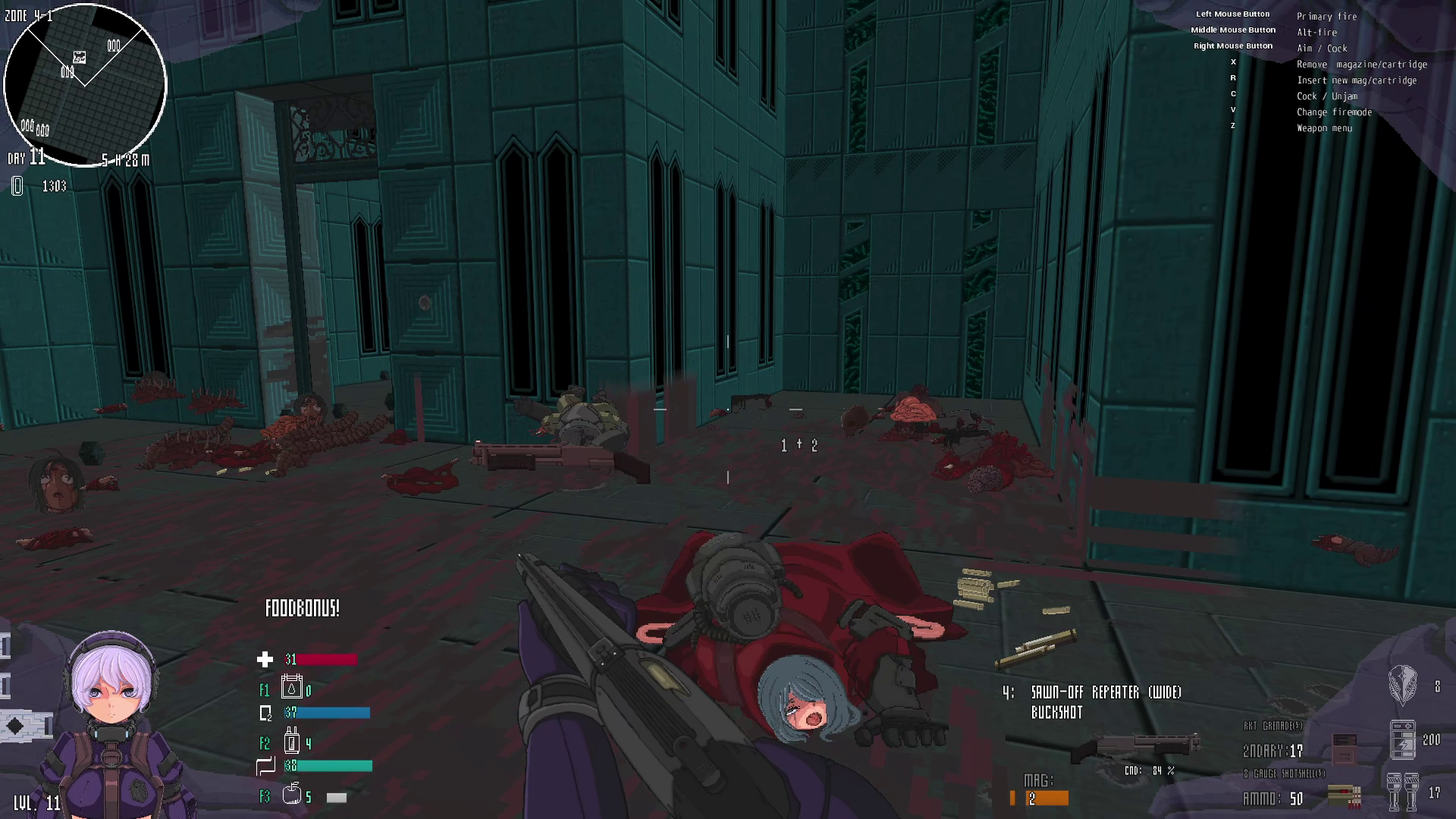The height and width of the screenshot is (819, 1456).
Task: Open the Weapon menu keybind entry
Action: coord(1324,127)
